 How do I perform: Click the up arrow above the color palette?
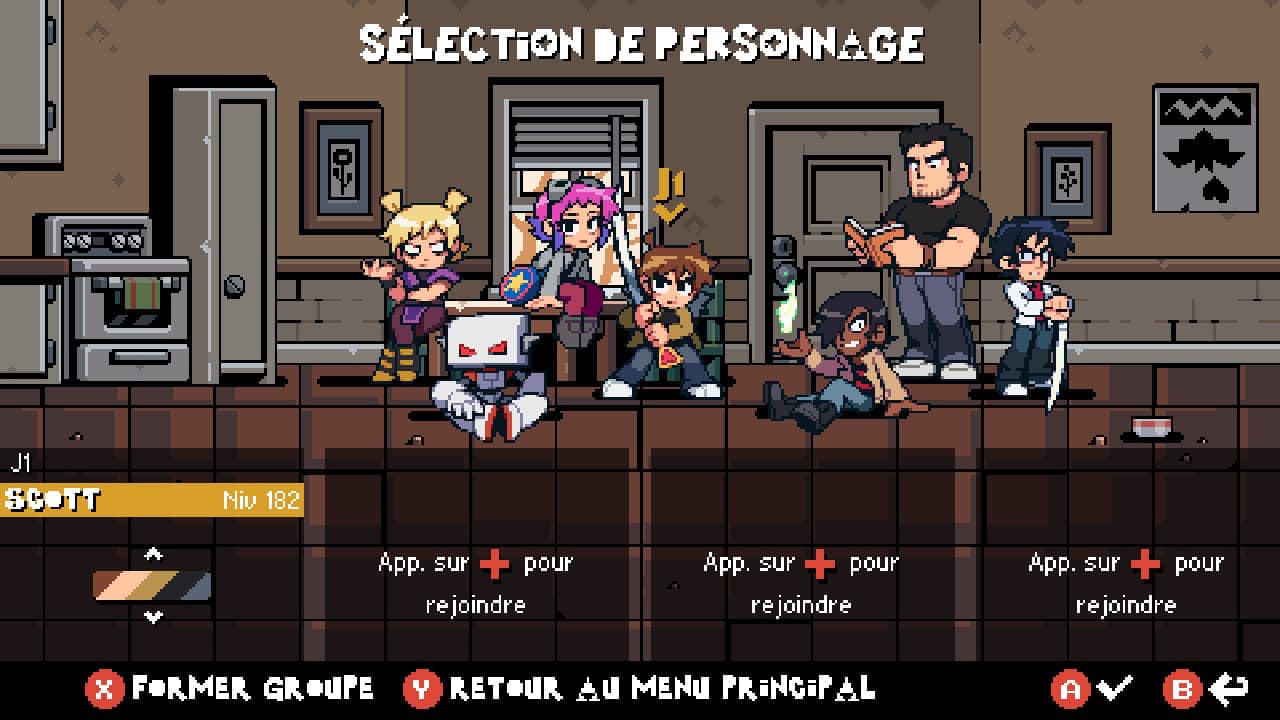pyautogui.click(x=153, y=553)
